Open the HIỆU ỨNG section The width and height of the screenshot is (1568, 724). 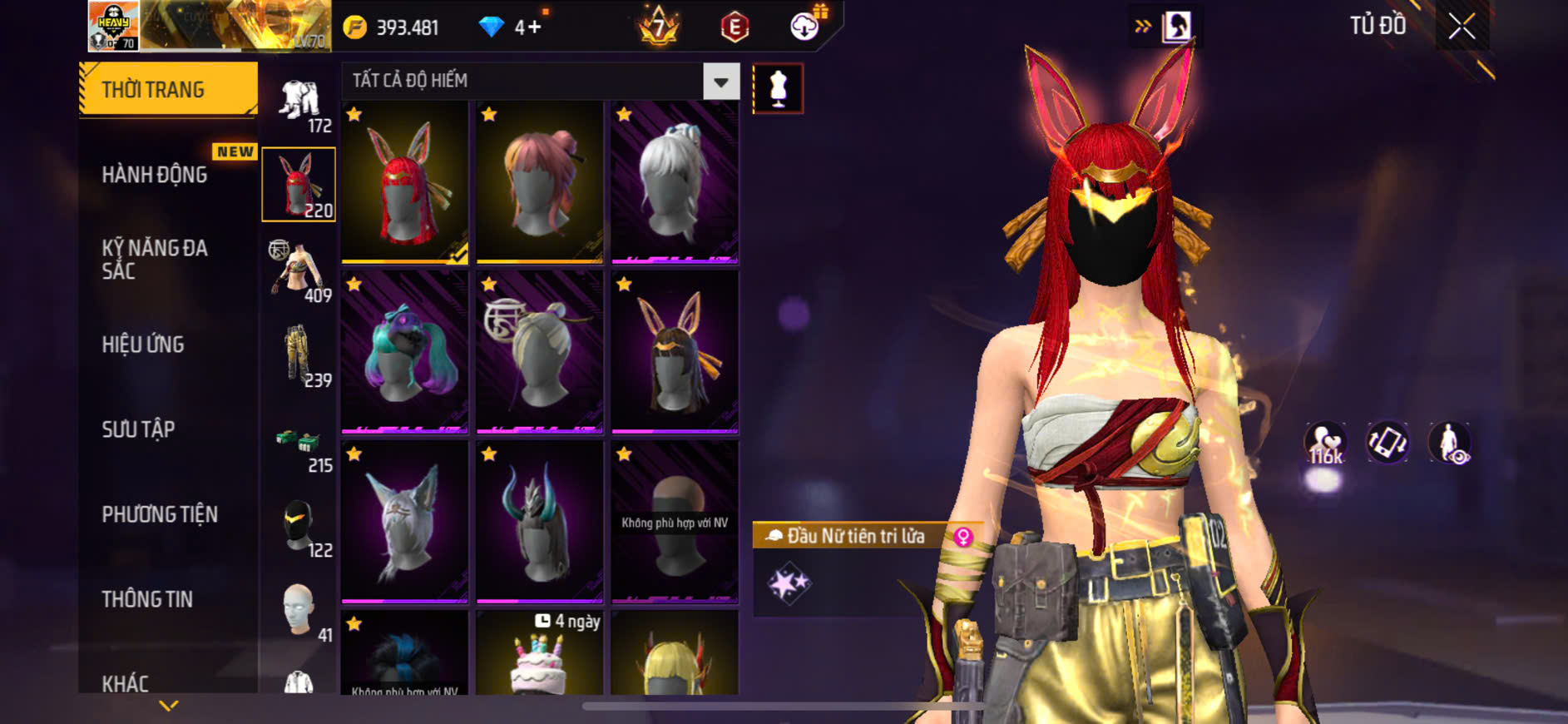point(143,345)
